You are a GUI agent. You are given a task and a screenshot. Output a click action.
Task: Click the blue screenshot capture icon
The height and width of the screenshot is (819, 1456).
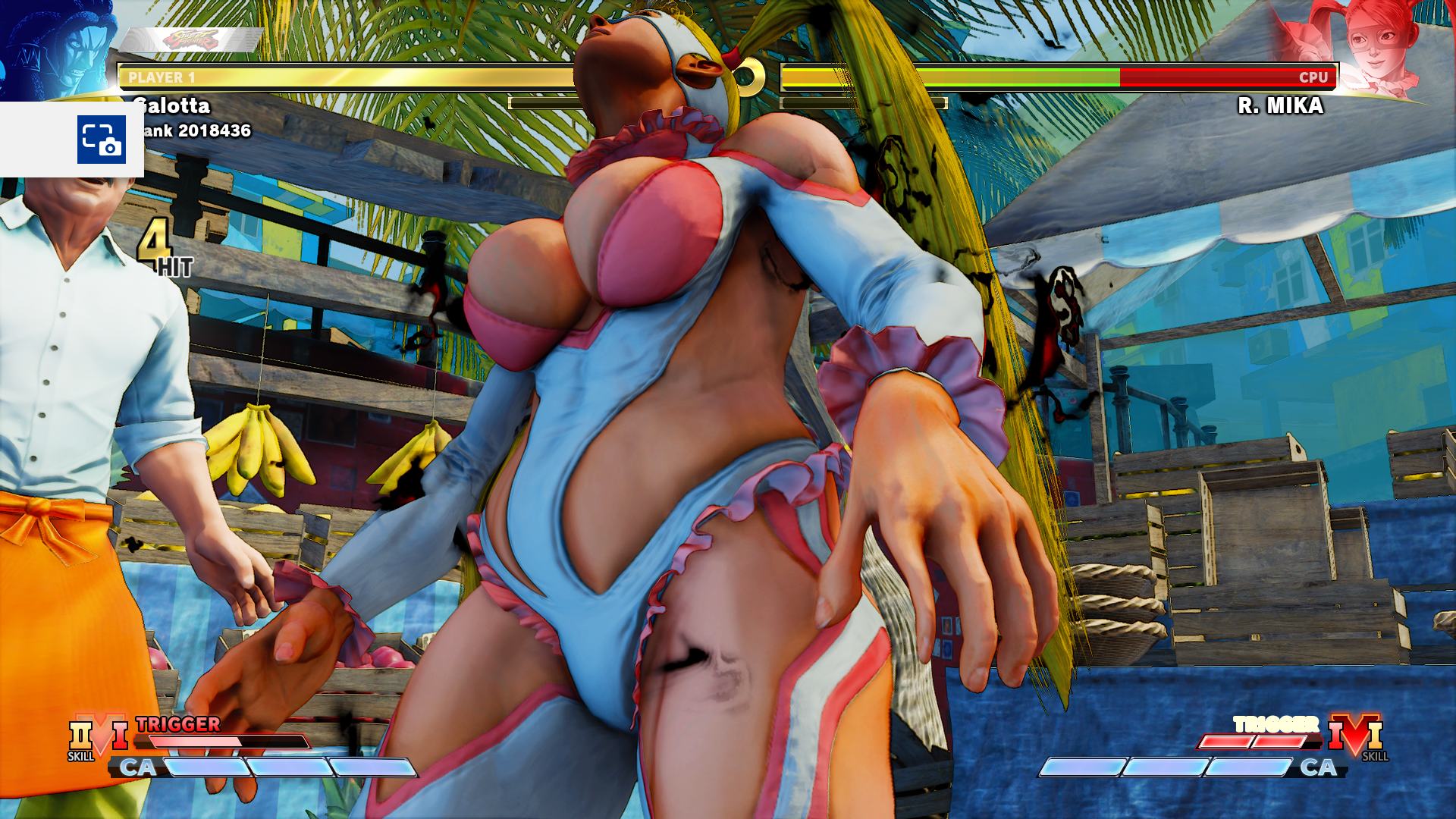[101, 138]
